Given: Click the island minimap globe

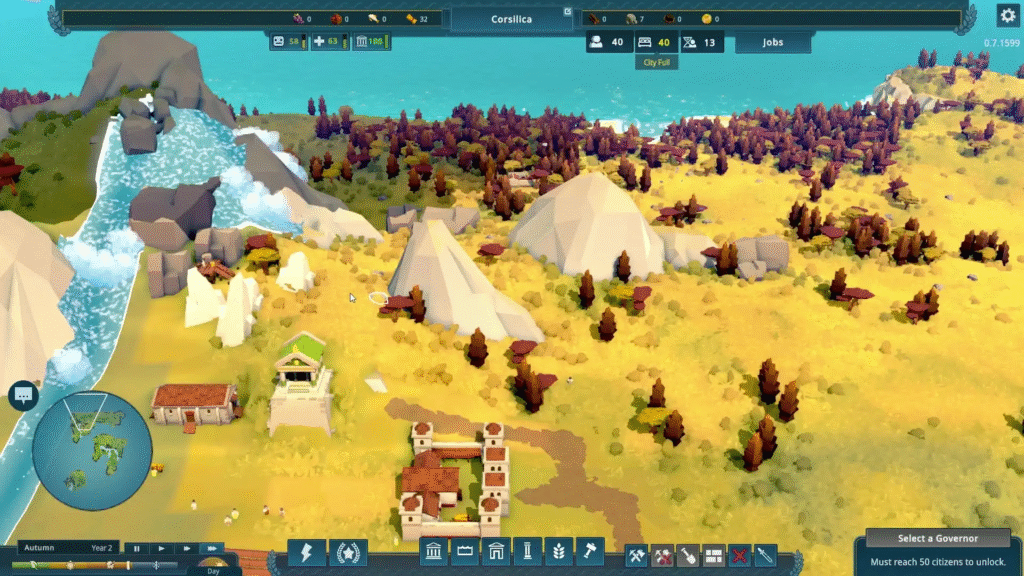Looking at the screenshot, I should [92, 451].
